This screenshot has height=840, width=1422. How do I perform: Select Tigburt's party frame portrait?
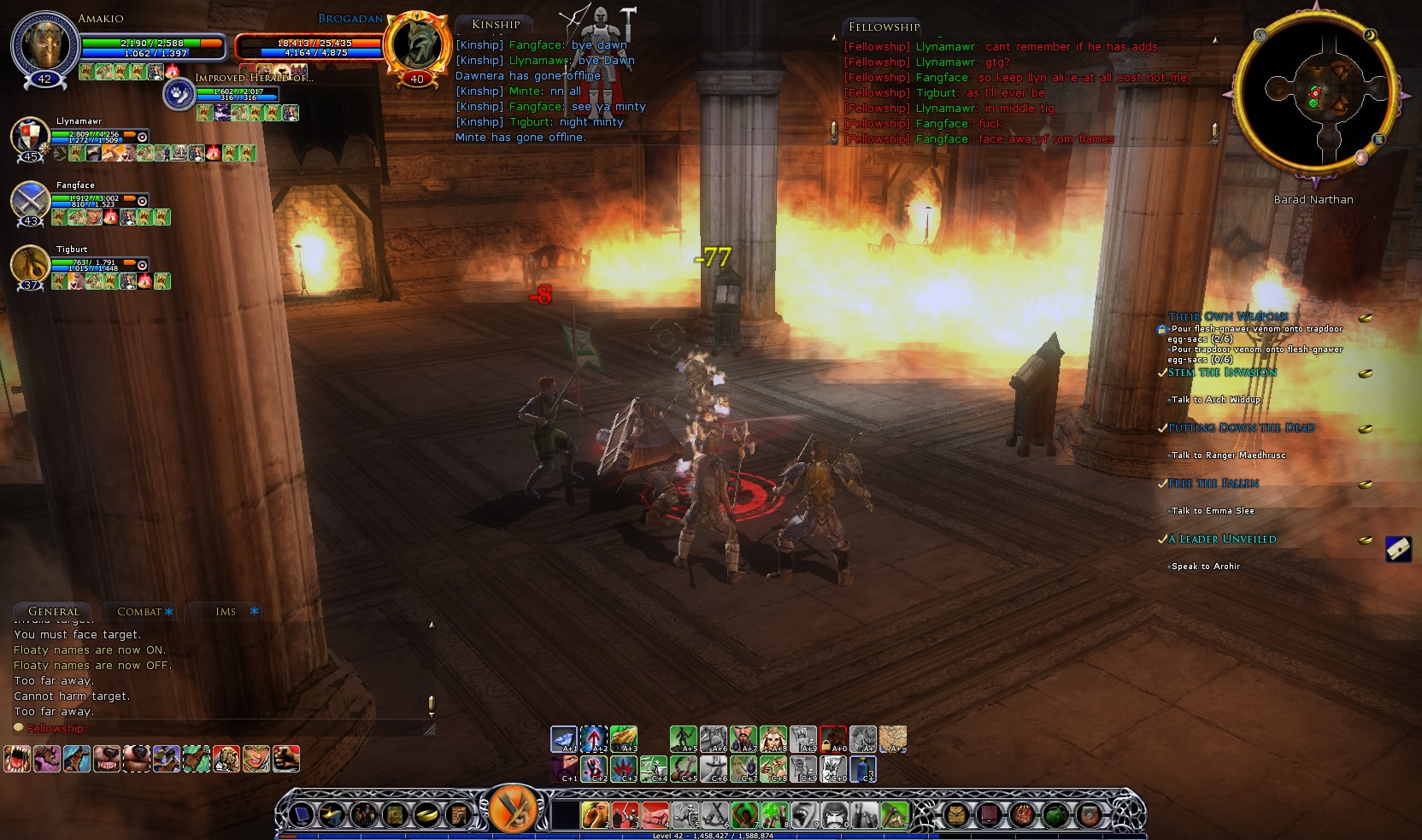coord(29,264)
